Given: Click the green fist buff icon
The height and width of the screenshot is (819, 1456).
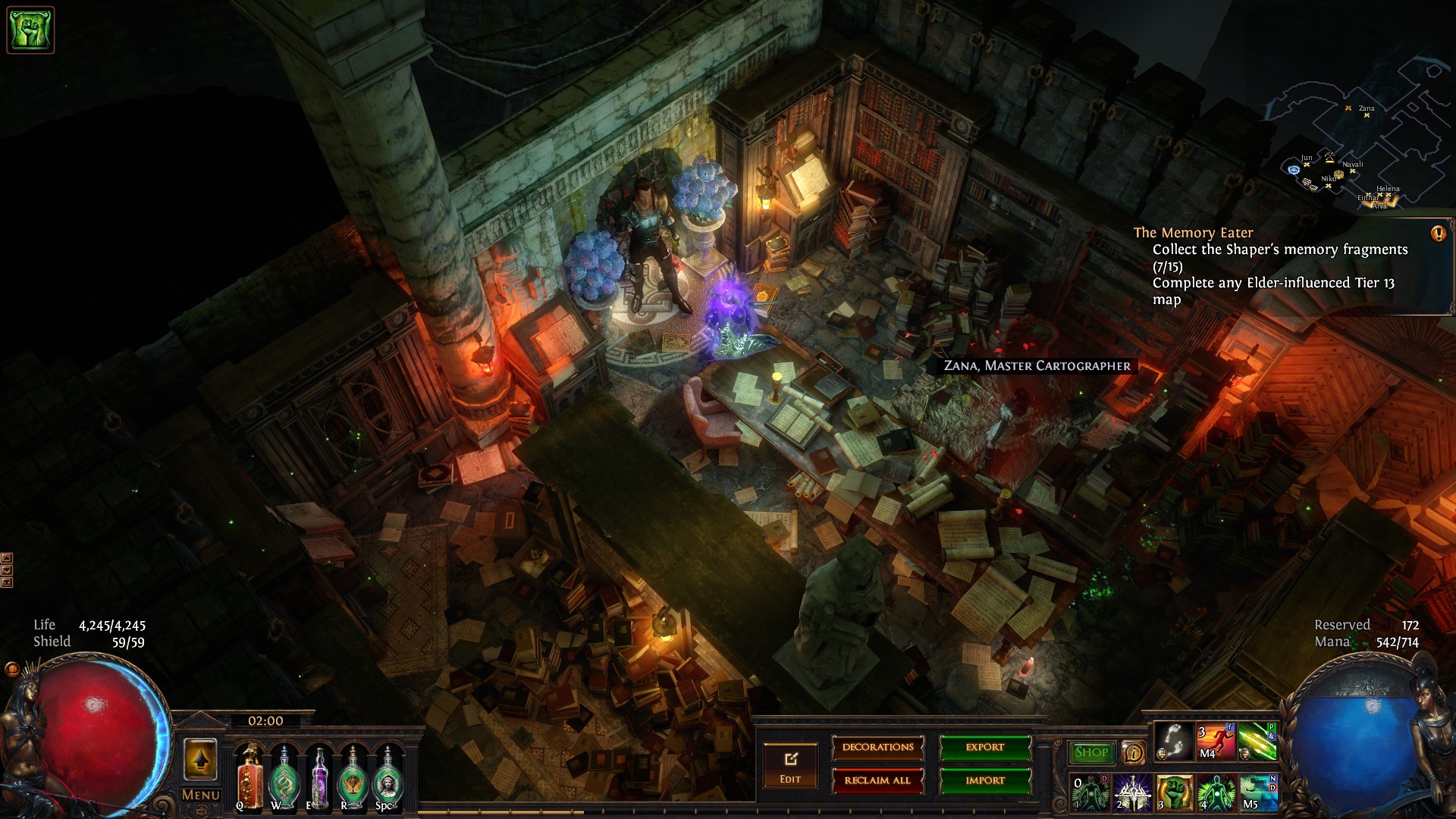Looking at the screenshot, I should point(30,30).
